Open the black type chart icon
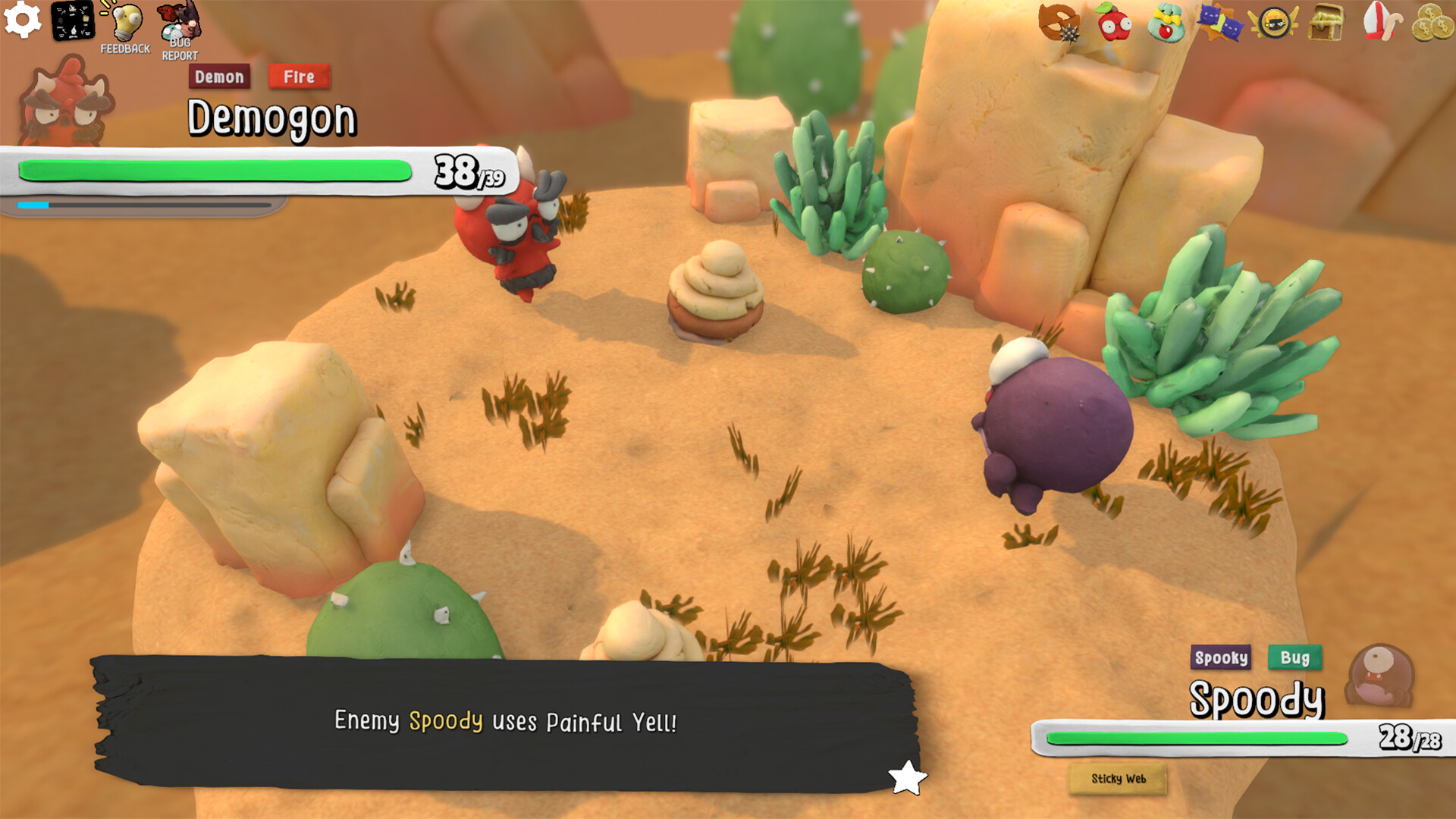Screen dimensions: 1456x819 pos(73,20)
